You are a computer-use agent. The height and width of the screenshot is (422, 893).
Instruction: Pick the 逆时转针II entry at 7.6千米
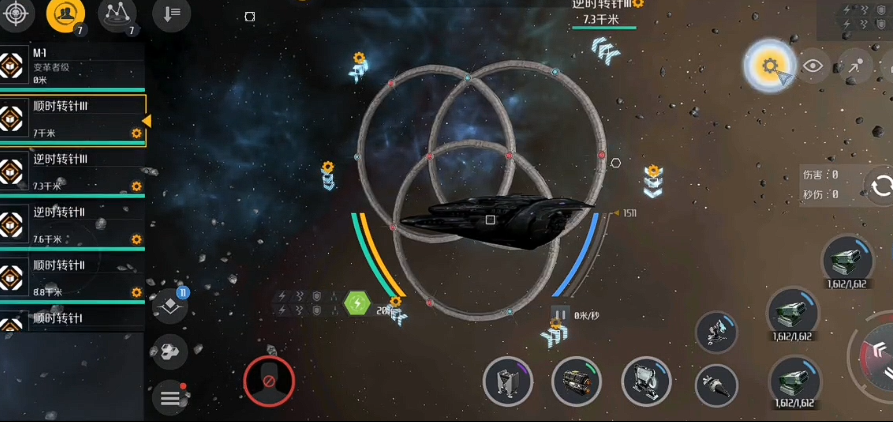click(x=70, y=225)
